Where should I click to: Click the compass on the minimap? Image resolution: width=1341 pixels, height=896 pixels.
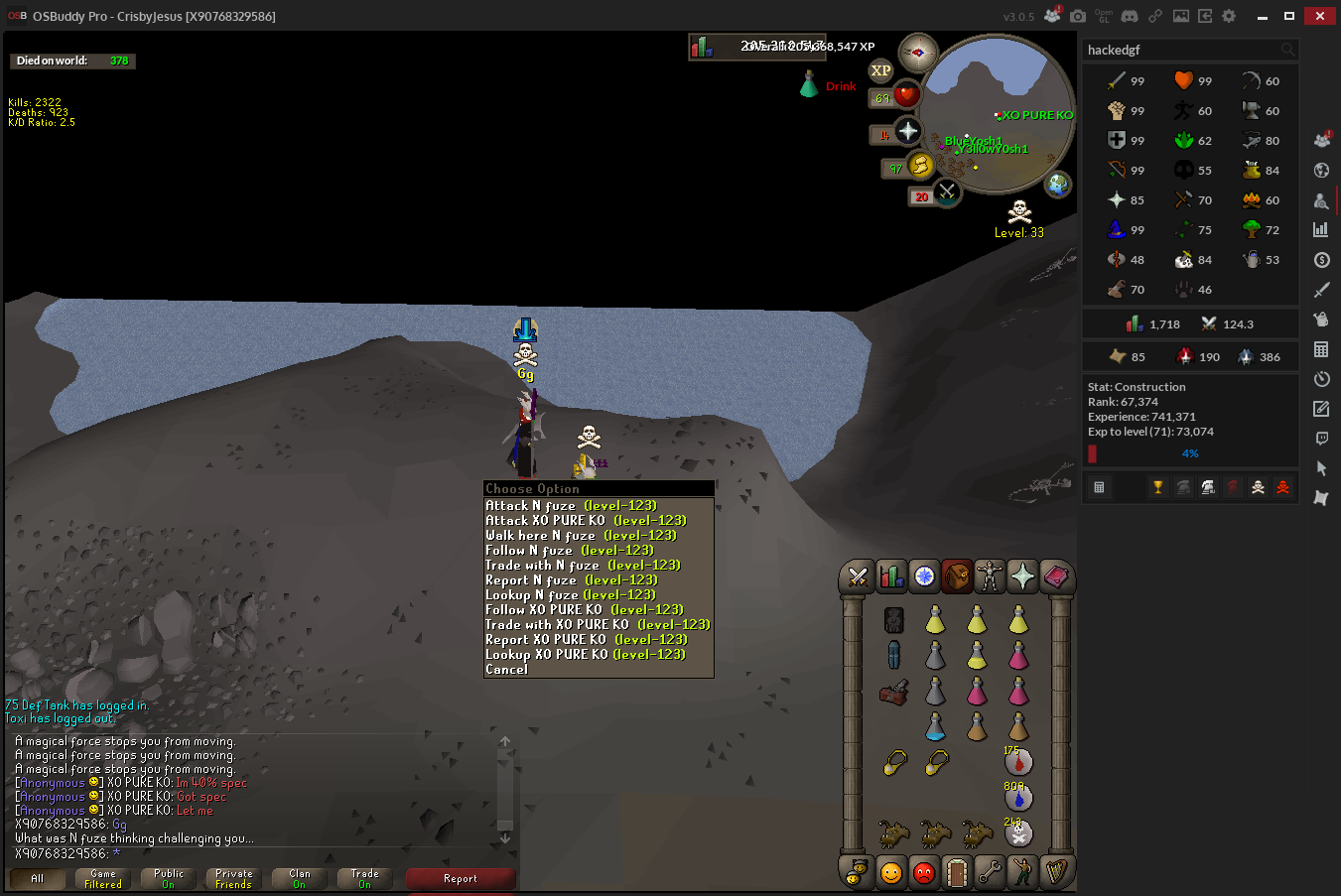click(917, 53)
